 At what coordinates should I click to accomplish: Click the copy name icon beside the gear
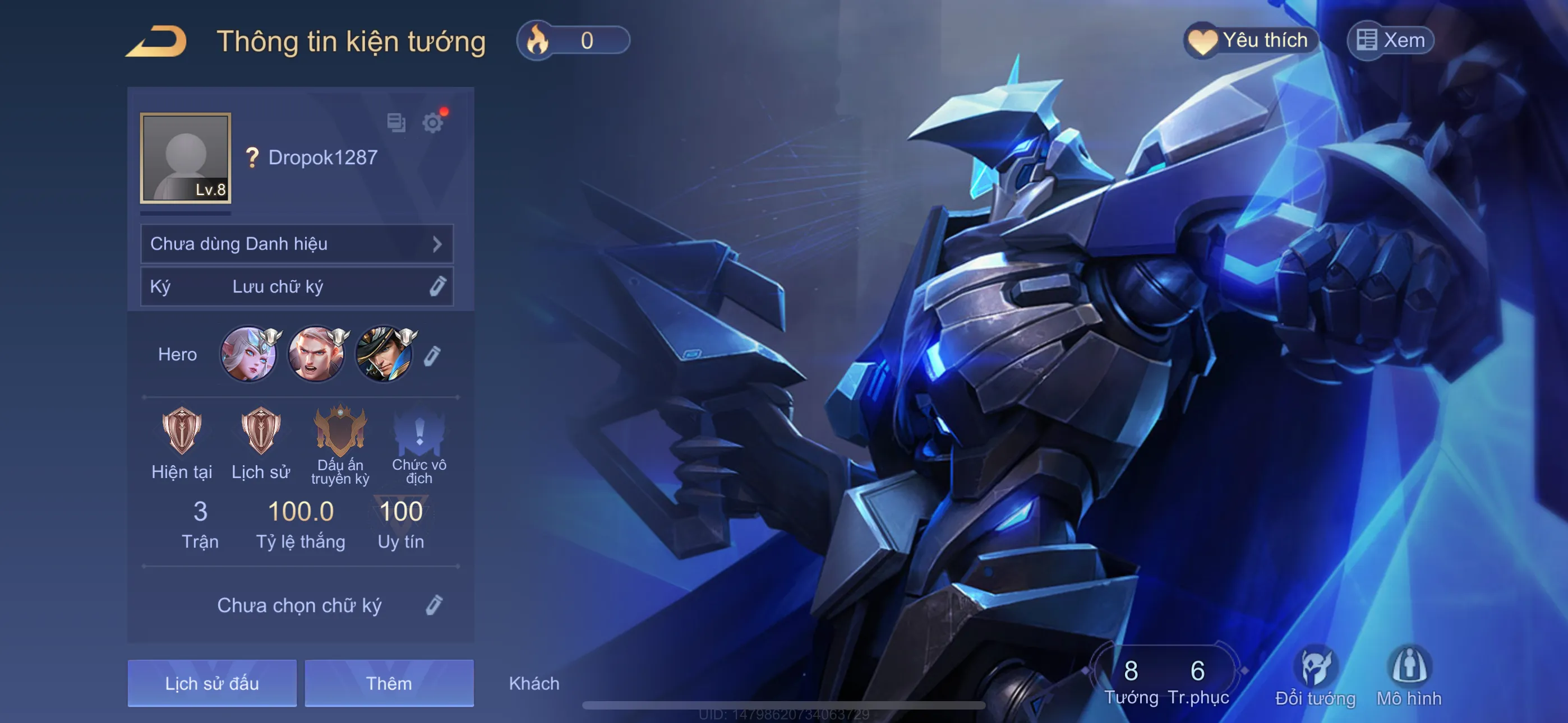(396, 123)
